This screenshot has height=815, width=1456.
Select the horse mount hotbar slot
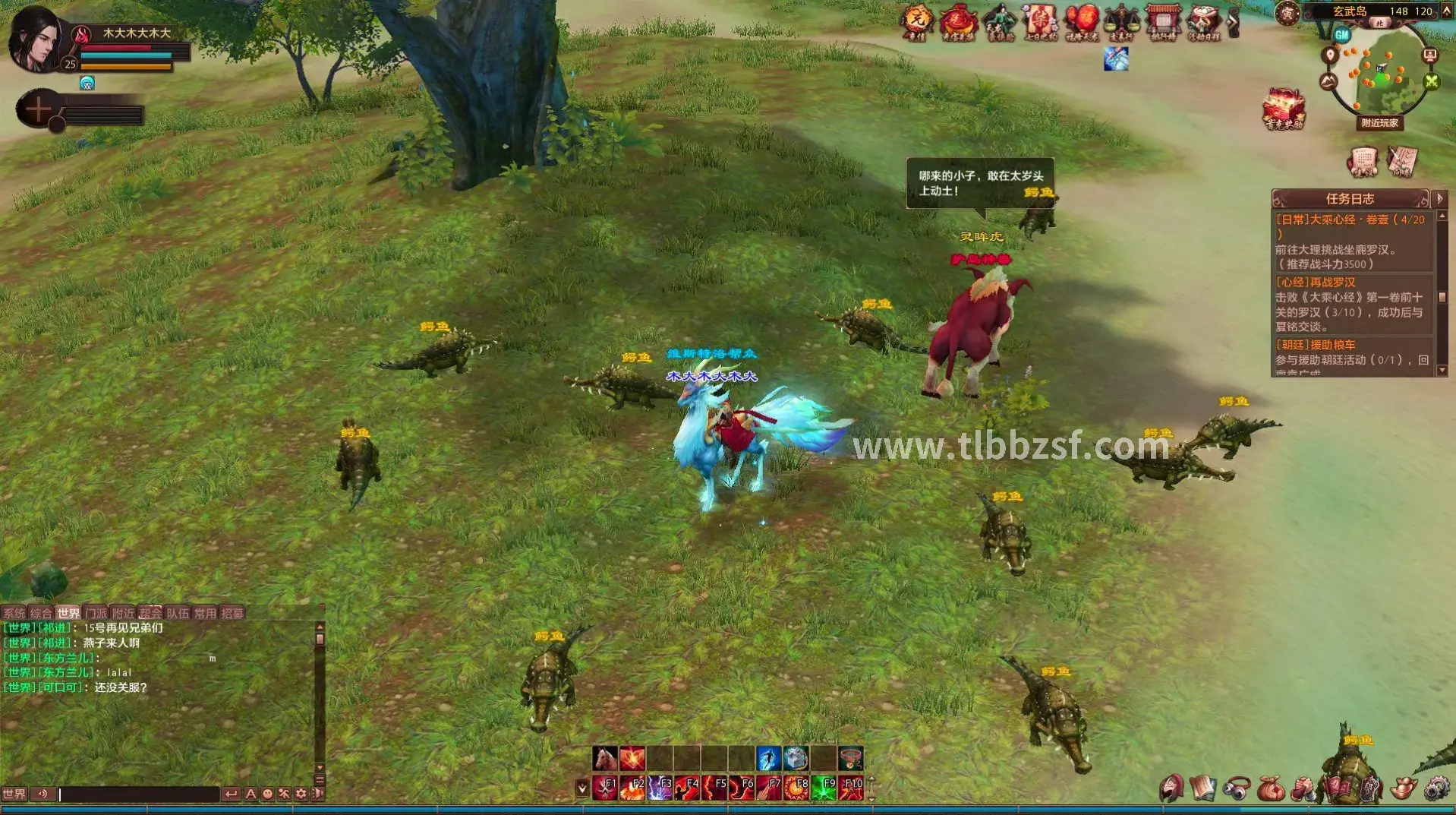pos(604,758)
